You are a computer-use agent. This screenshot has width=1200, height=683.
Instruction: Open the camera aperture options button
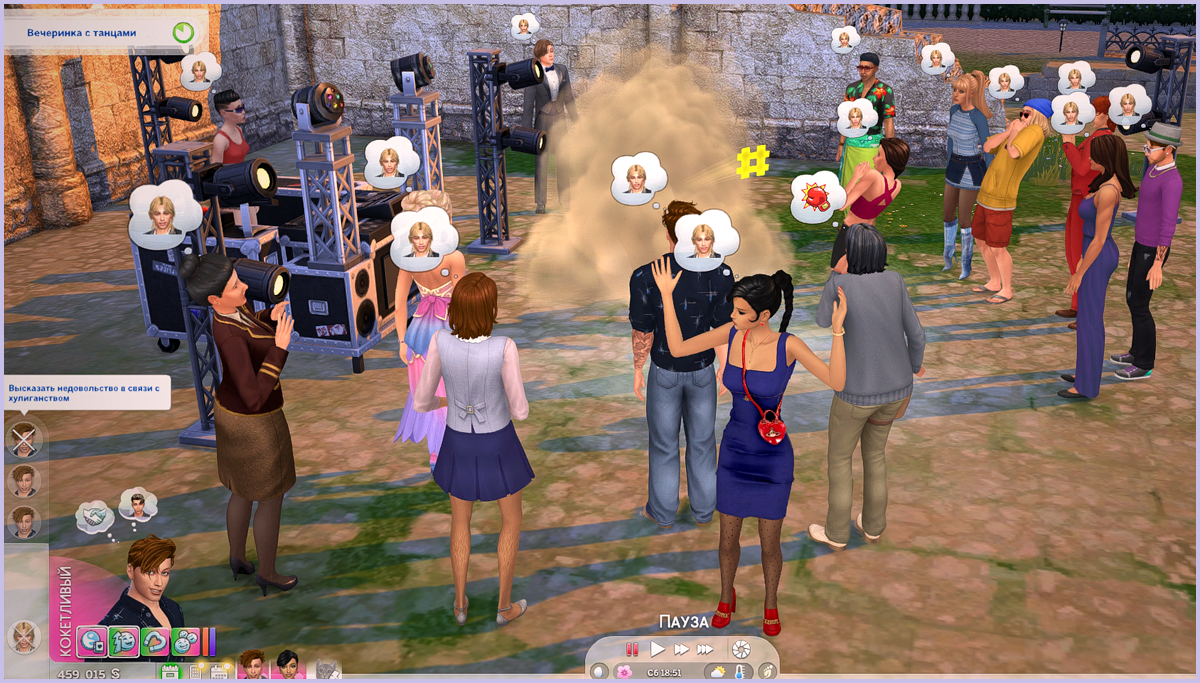[x=741, y=649]
